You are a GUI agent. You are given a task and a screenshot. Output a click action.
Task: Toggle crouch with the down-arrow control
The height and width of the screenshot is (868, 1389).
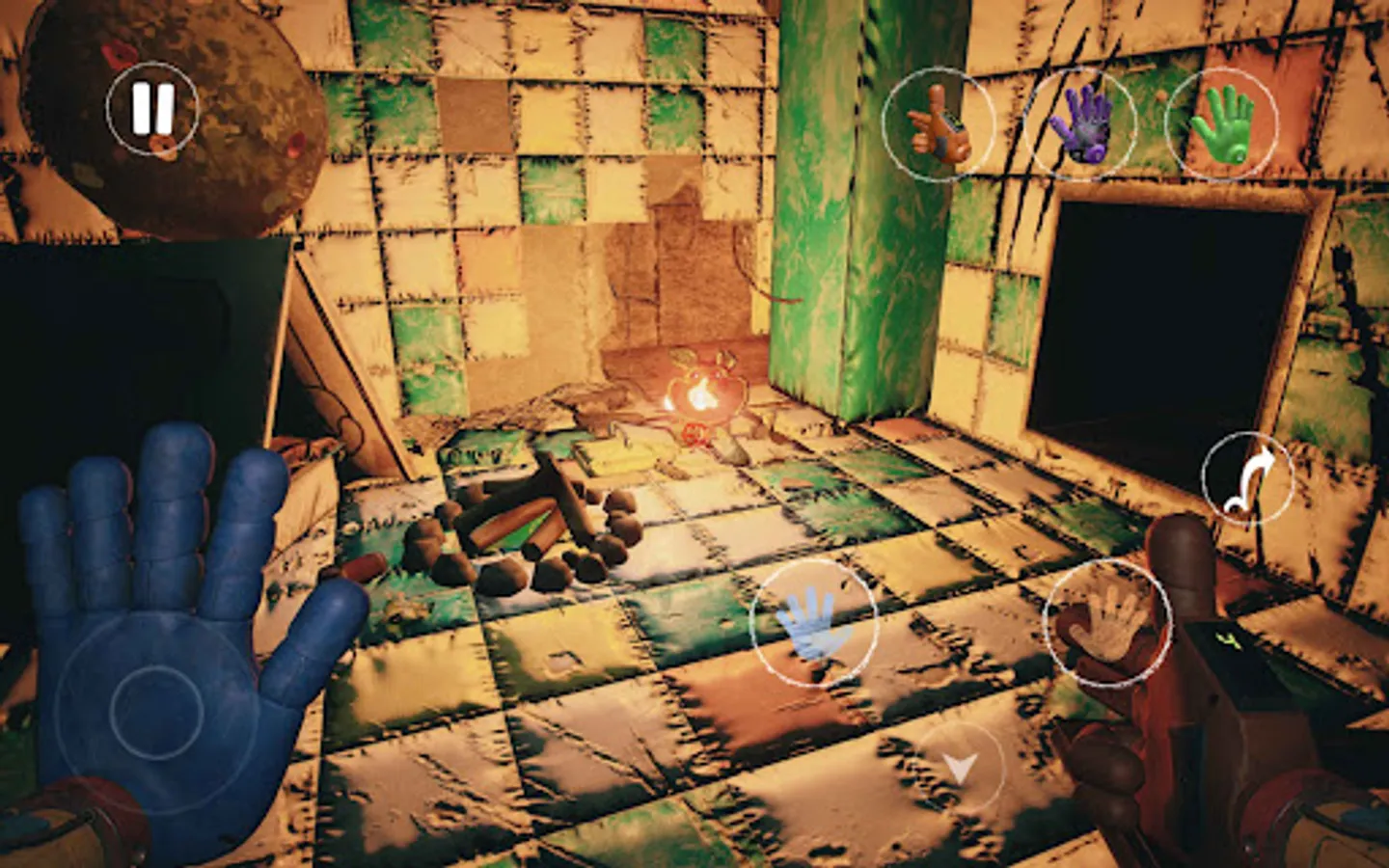click(x=960, y=769)
